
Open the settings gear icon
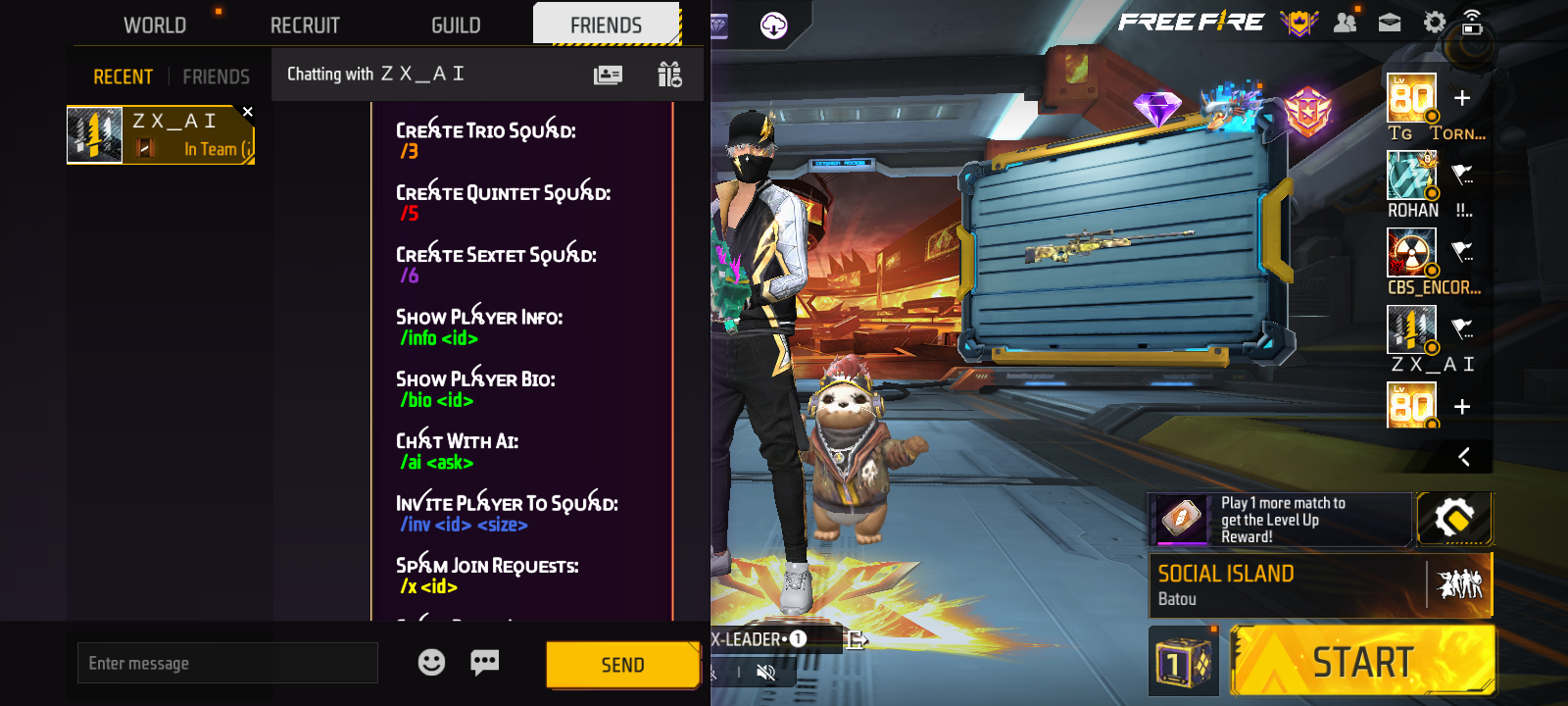[1435, 23]
